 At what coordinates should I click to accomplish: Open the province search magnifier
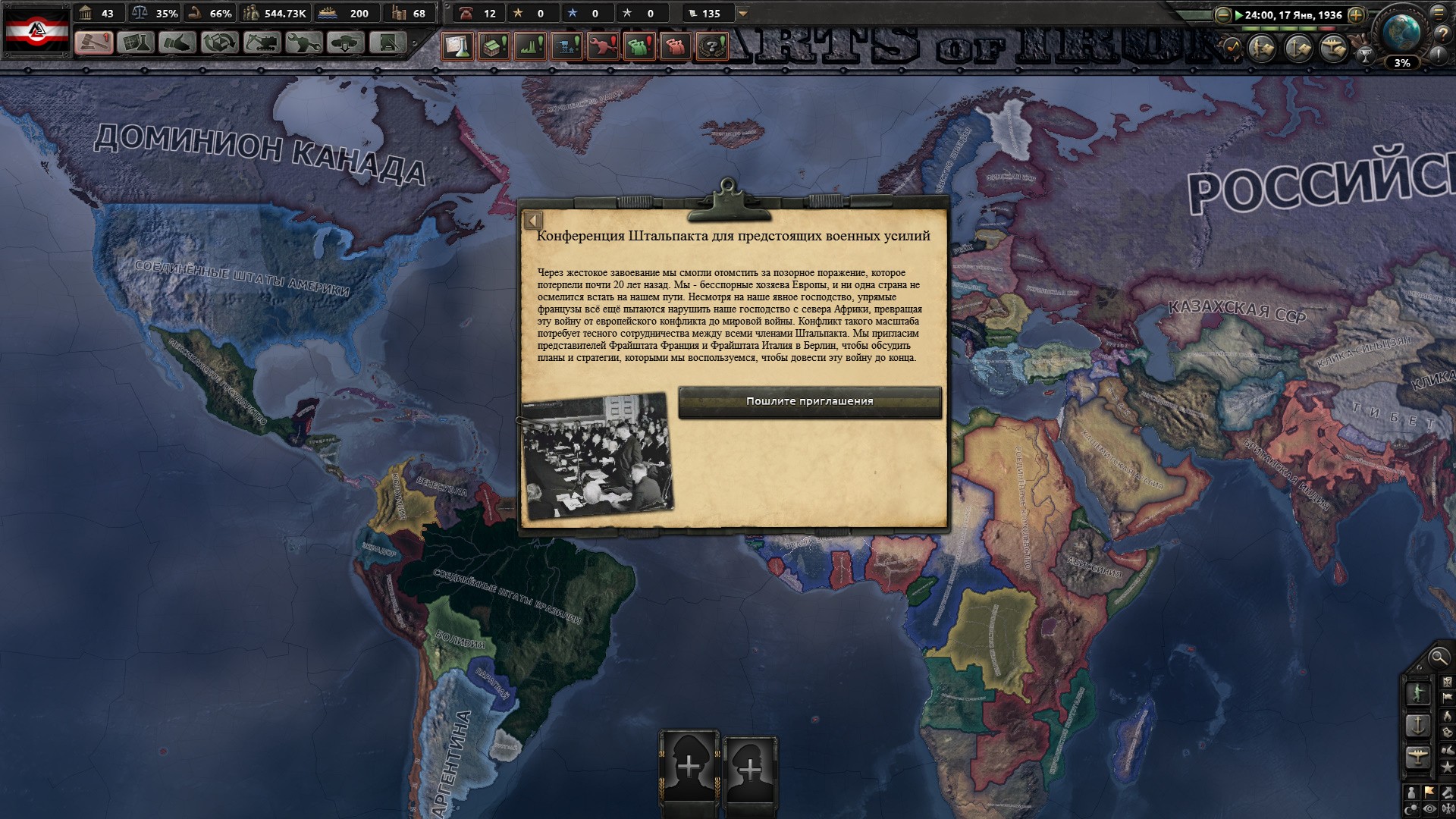click(x=1438, y=657)
